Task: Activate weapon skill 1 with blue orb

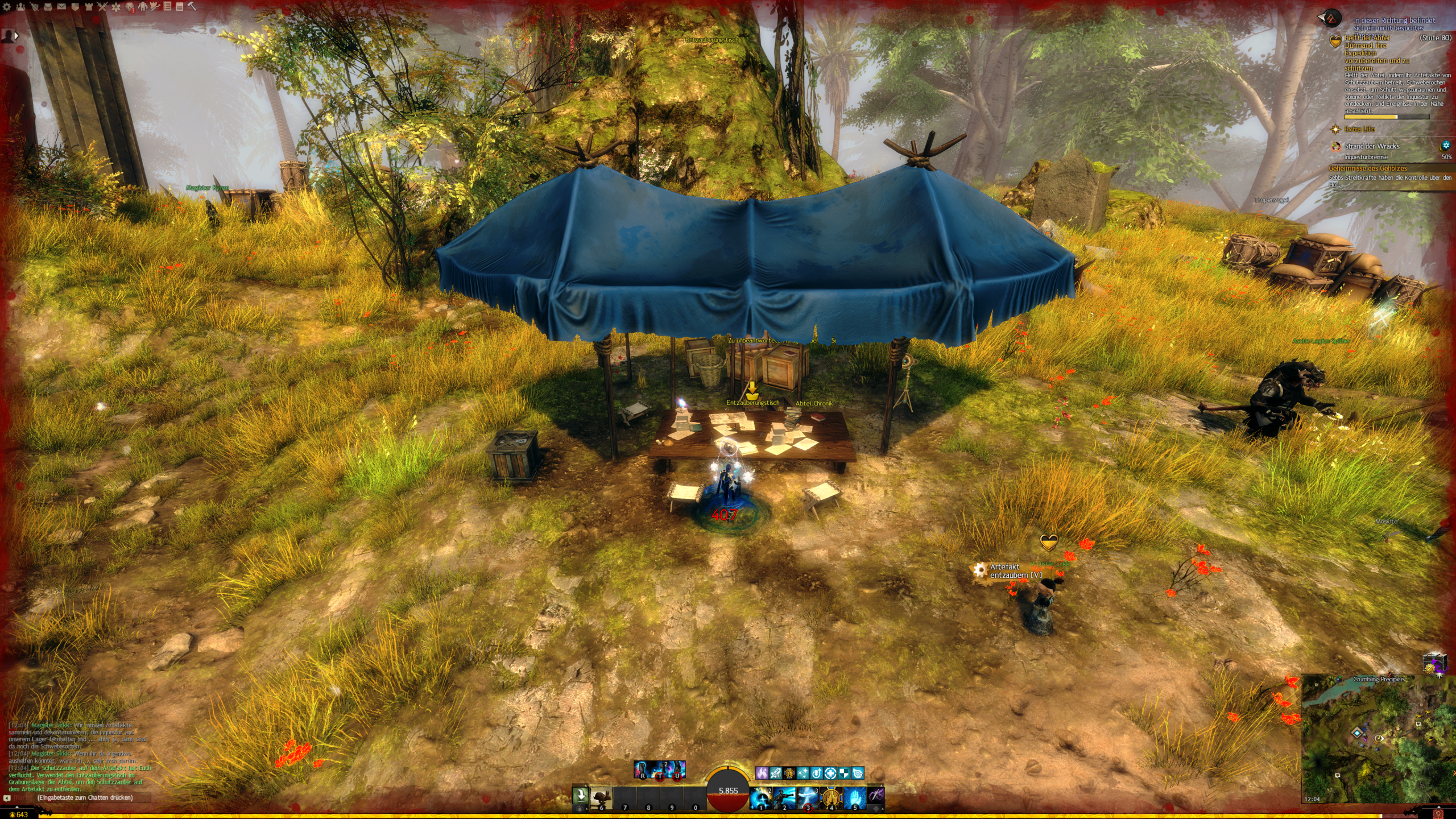Action: [x=760, y=797]
